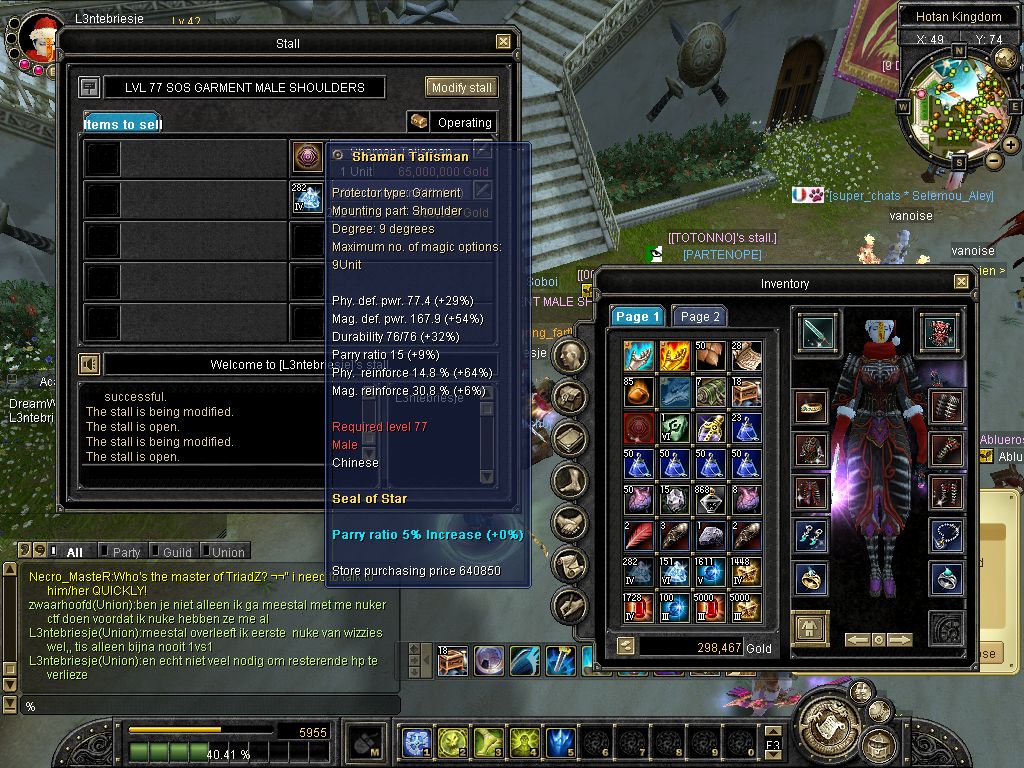The image size is (1024, 768).
Task: Use the skill in hotbar slot 5
Action: point(559,742)
